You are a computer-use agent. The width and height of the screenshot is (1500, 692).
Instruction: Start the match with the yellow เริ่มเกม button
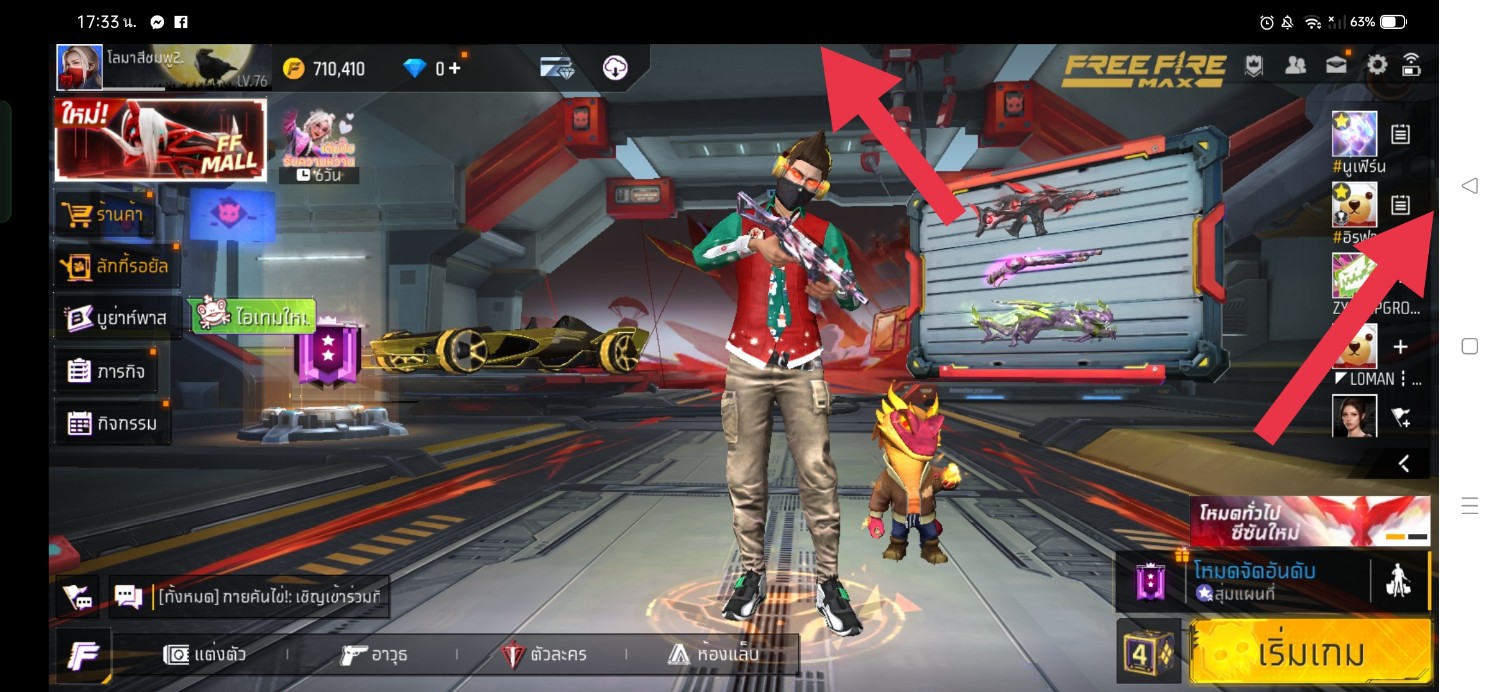(1311, 653)
